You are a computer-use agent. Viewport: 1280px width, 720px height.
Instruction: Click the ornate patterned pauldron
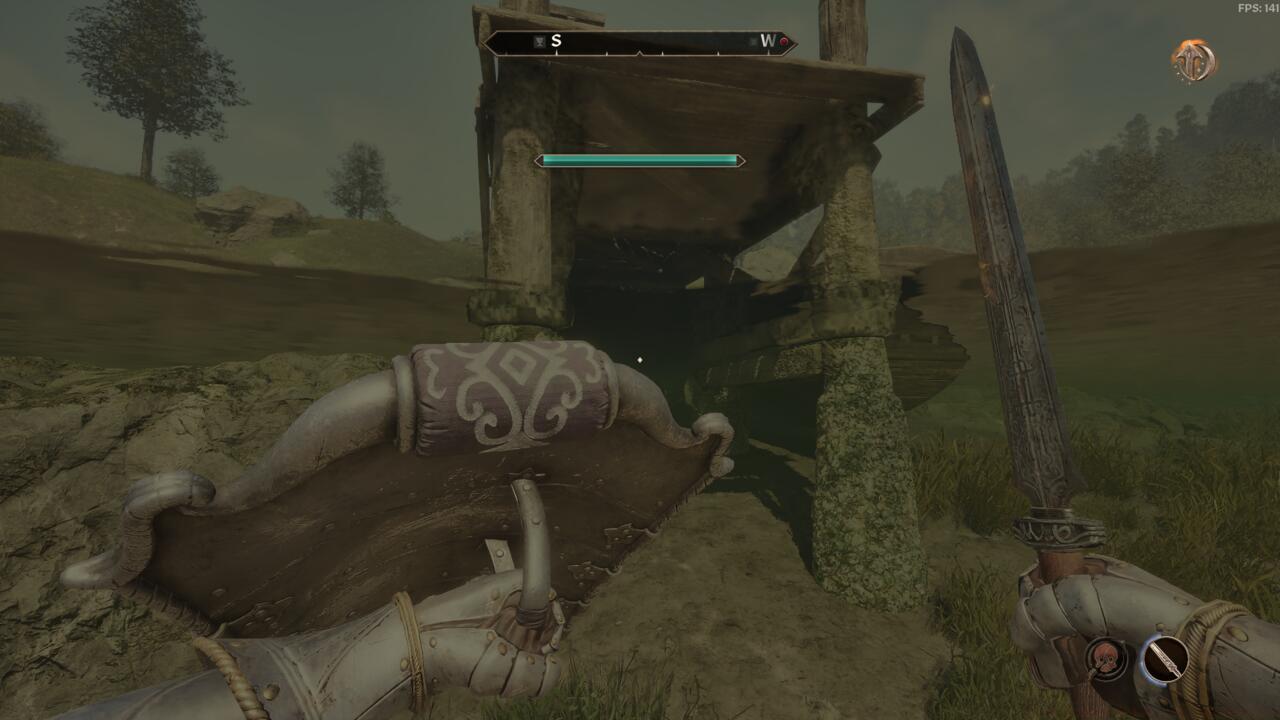tap(510, 390)
